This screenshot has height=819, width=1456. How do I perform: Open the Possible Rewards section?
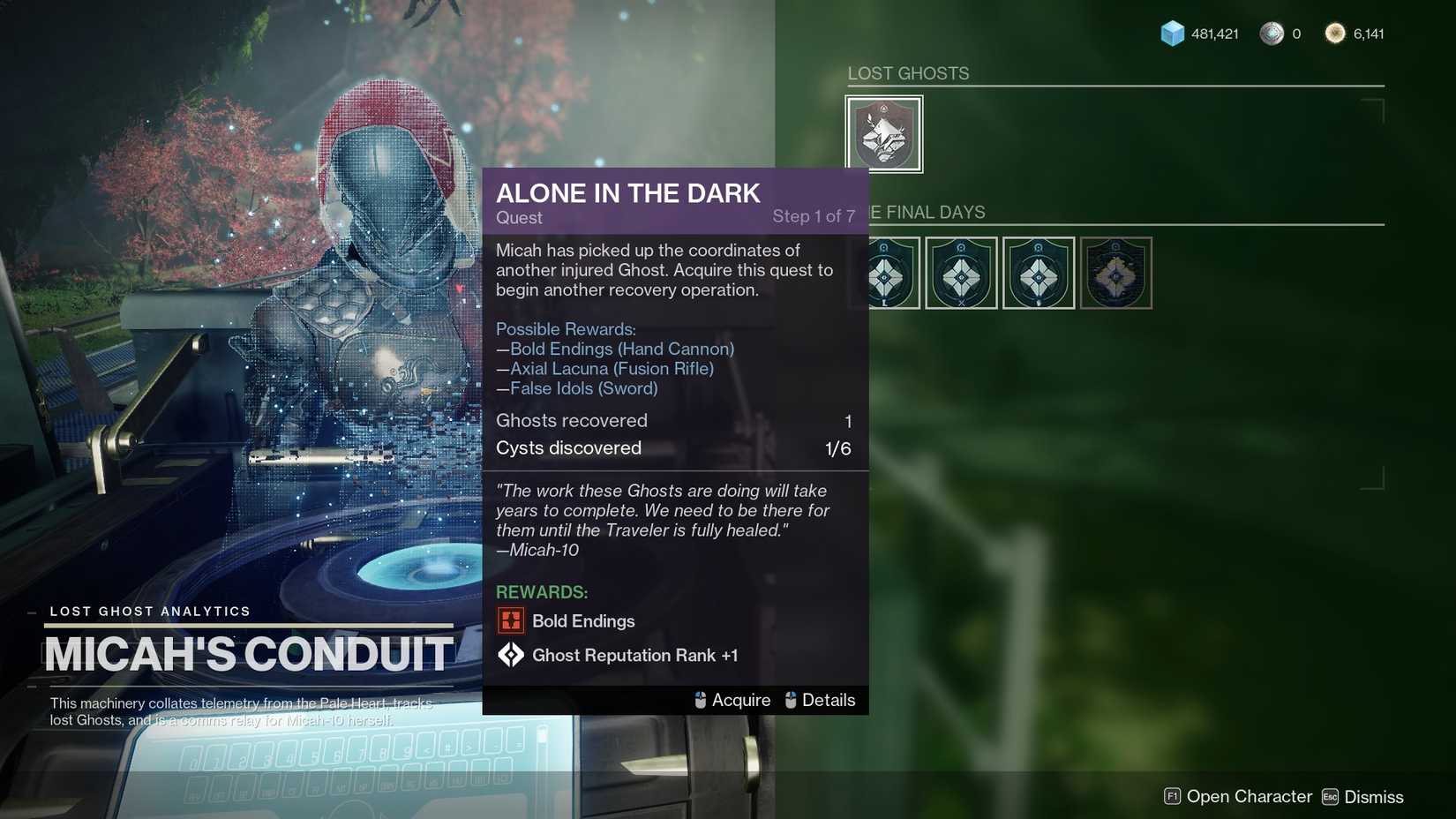(566, 328)
